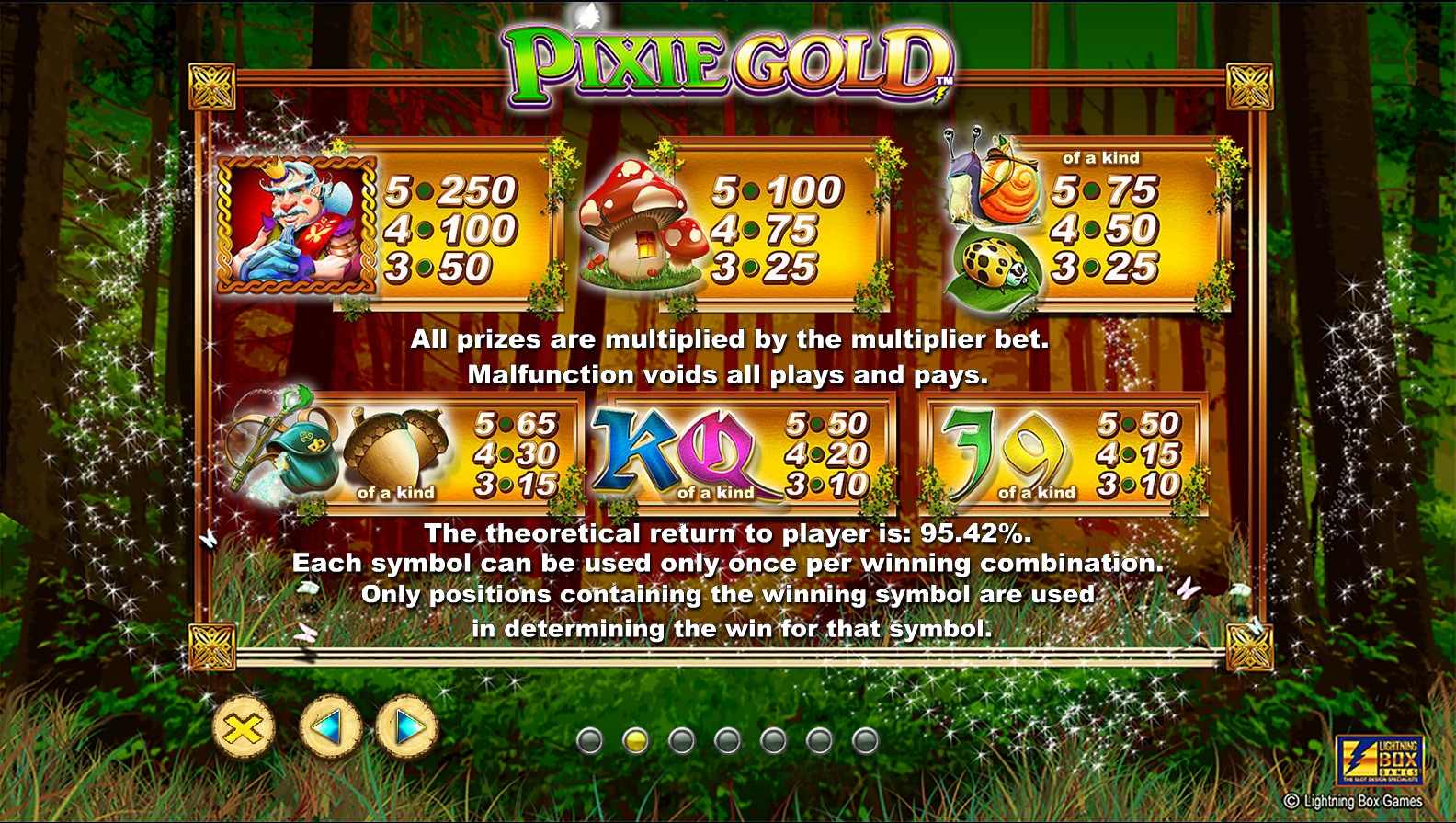Close the paytable with the X button
Screen dimensions: 1456x823
pos(244,728)
